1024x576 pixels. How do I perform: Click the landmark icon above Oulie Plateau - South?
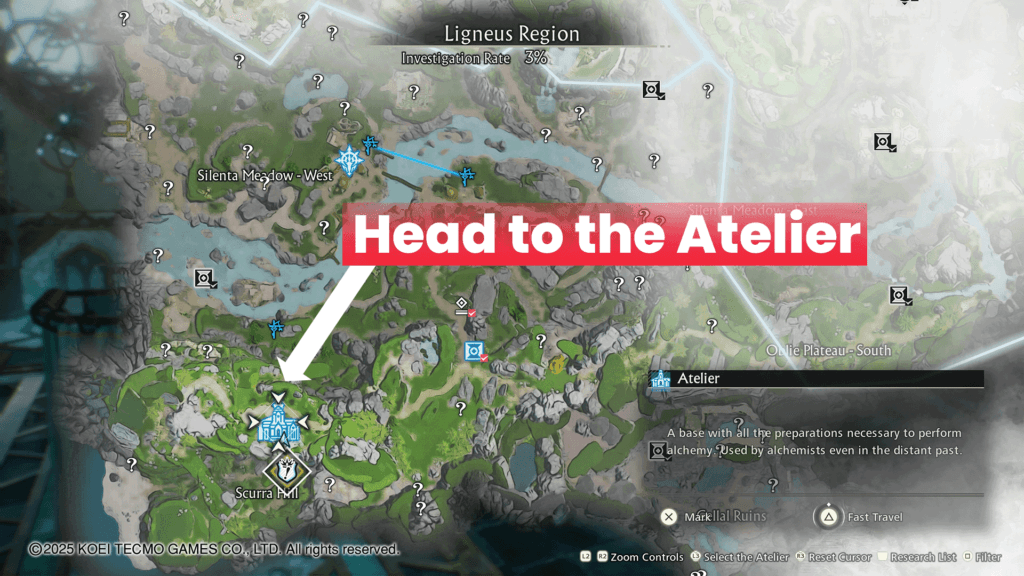click(x=900, y=295)
